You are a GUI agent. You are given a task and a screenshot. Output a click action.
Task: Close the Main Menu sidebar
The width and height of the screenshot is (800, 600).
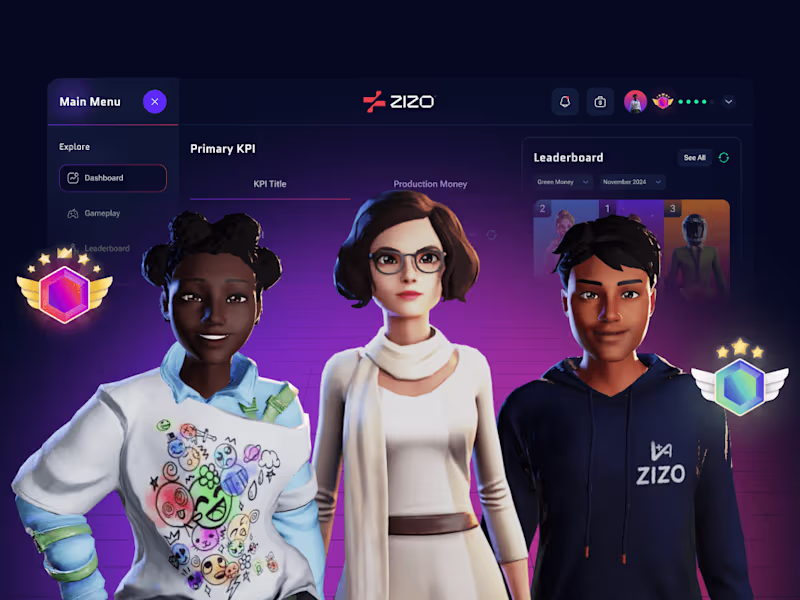pos(154,101)
